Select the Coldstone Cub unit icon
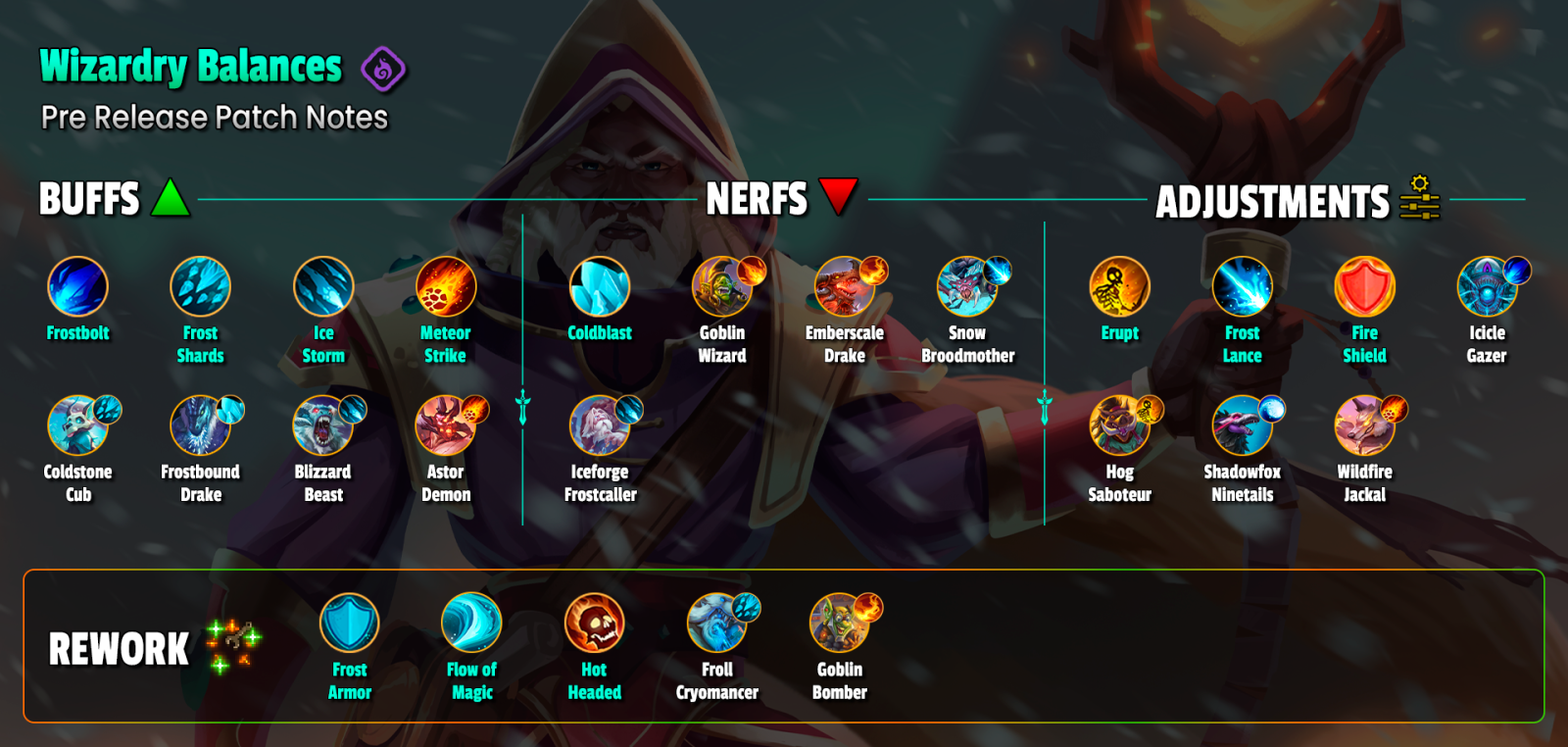The width and height of the screenshot is (1568, 747). pos(77,425)
